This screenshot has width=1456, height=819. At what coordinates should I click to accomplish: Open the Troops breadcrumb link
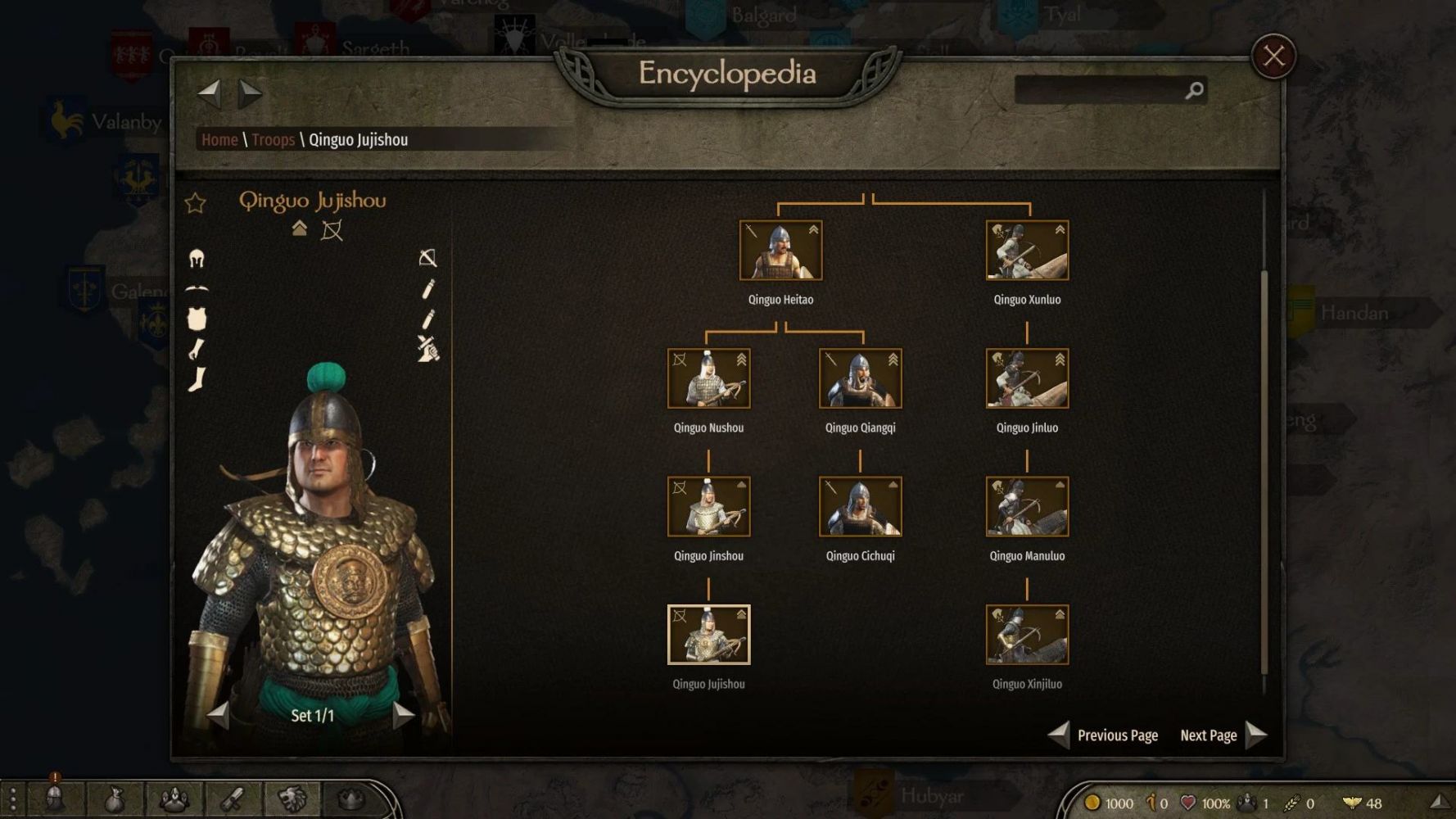(273, 140)
